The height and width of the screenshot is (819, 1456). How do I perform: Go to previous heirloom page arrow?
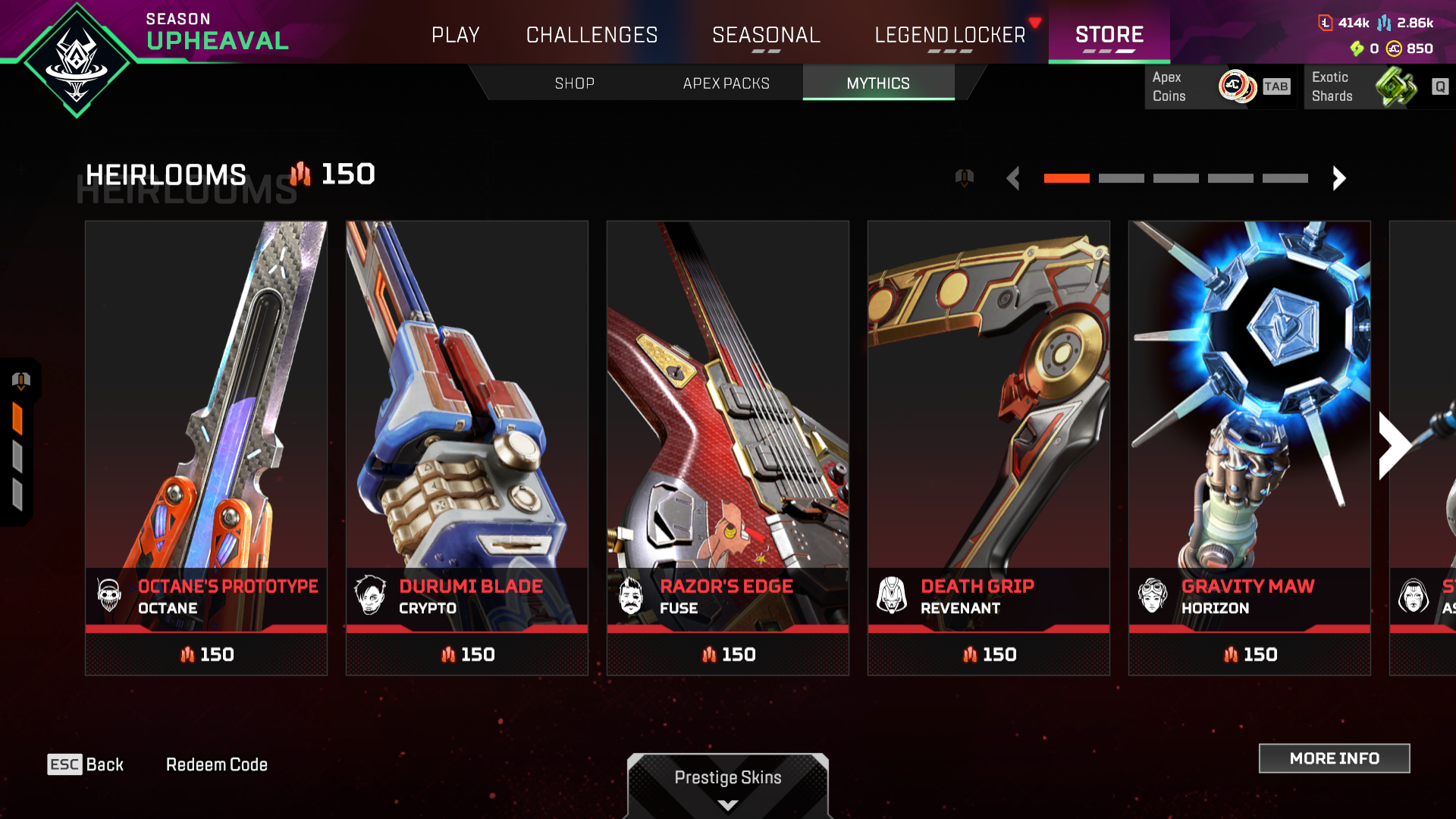1013,178
